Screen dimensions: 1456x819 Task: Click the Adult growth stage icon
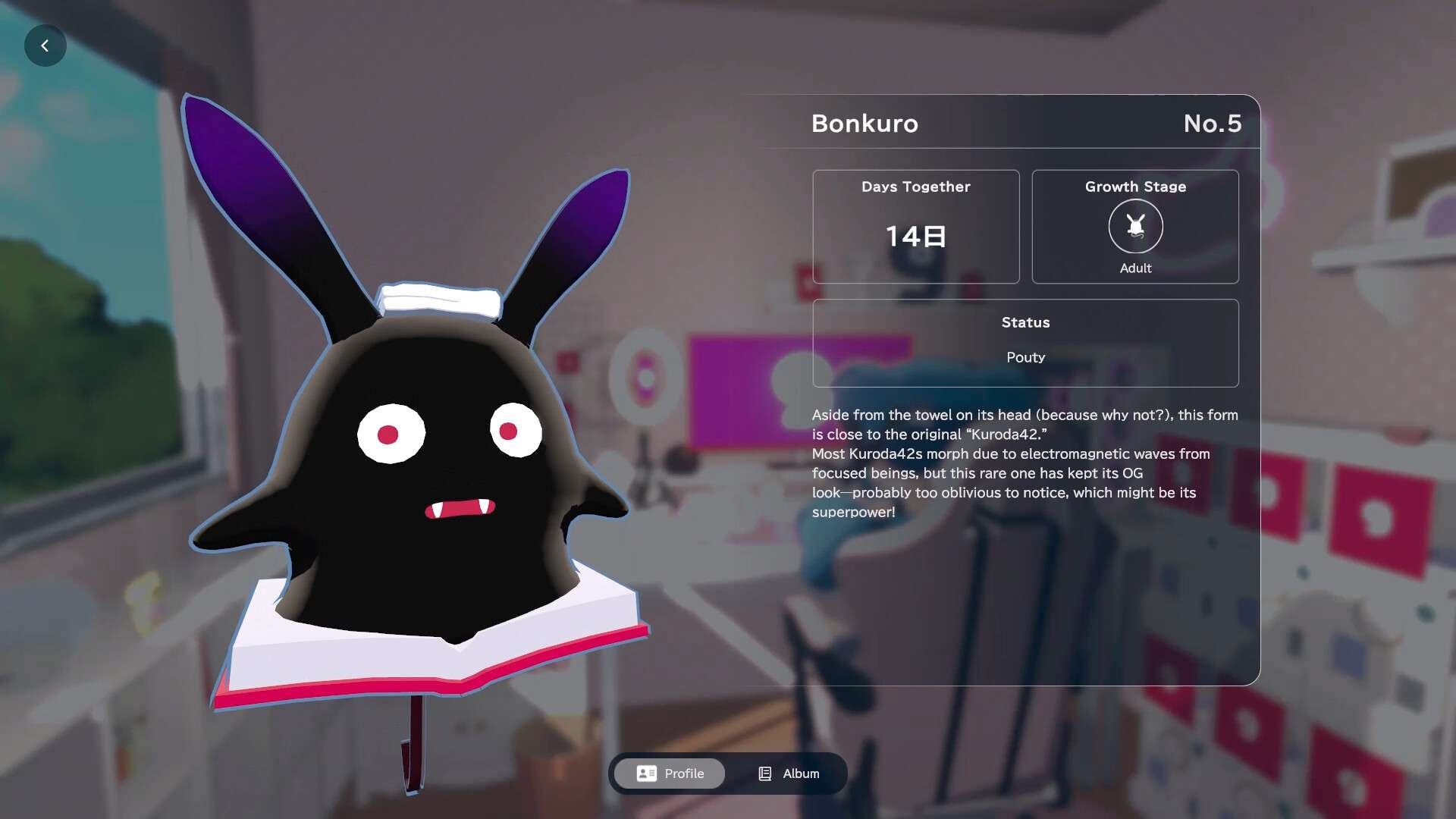tap(1135, 226)
